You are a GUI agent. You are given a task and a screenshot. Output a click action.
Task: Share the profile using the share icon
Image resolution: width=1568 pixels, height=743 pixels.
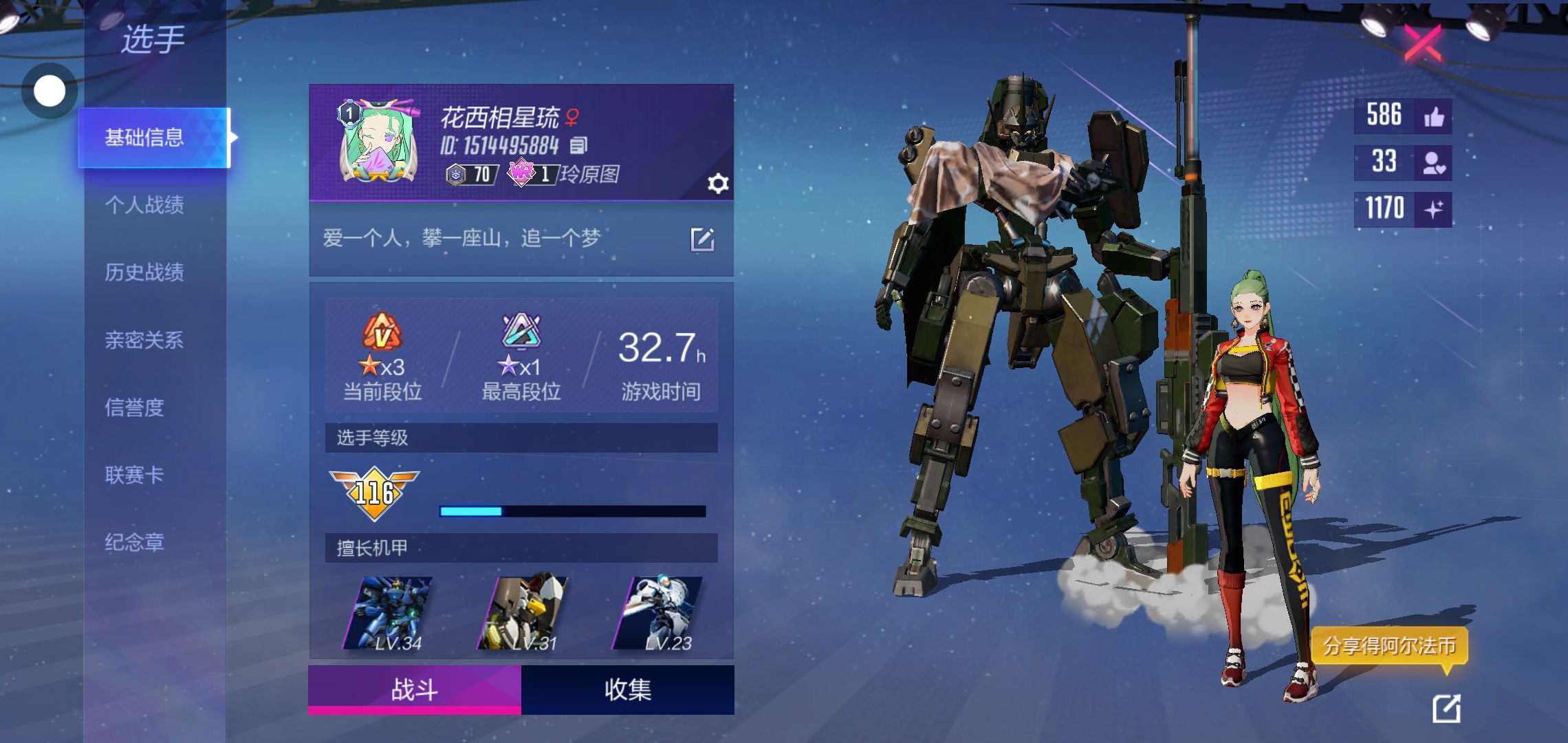coord(1446,709)
